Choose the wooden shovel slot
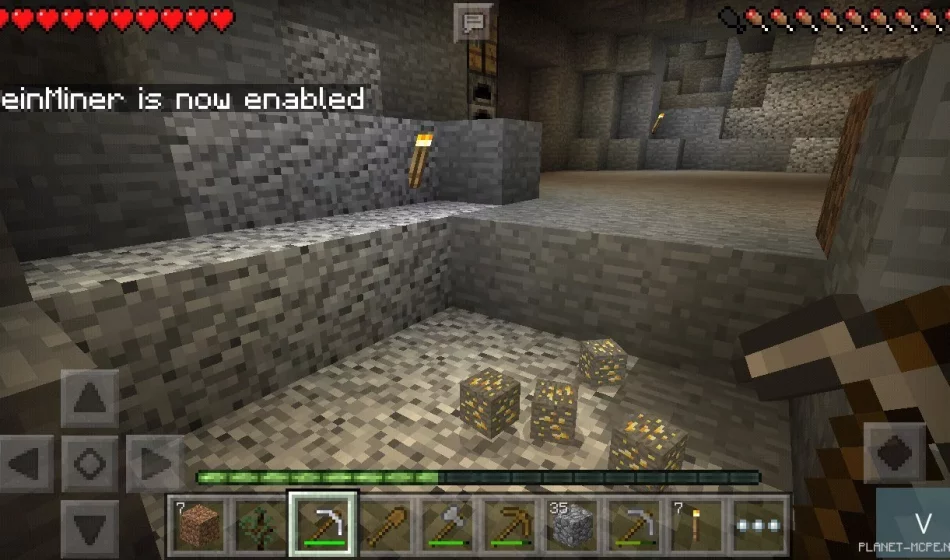This screenshot has height=560, width=950. coord(385,523)
